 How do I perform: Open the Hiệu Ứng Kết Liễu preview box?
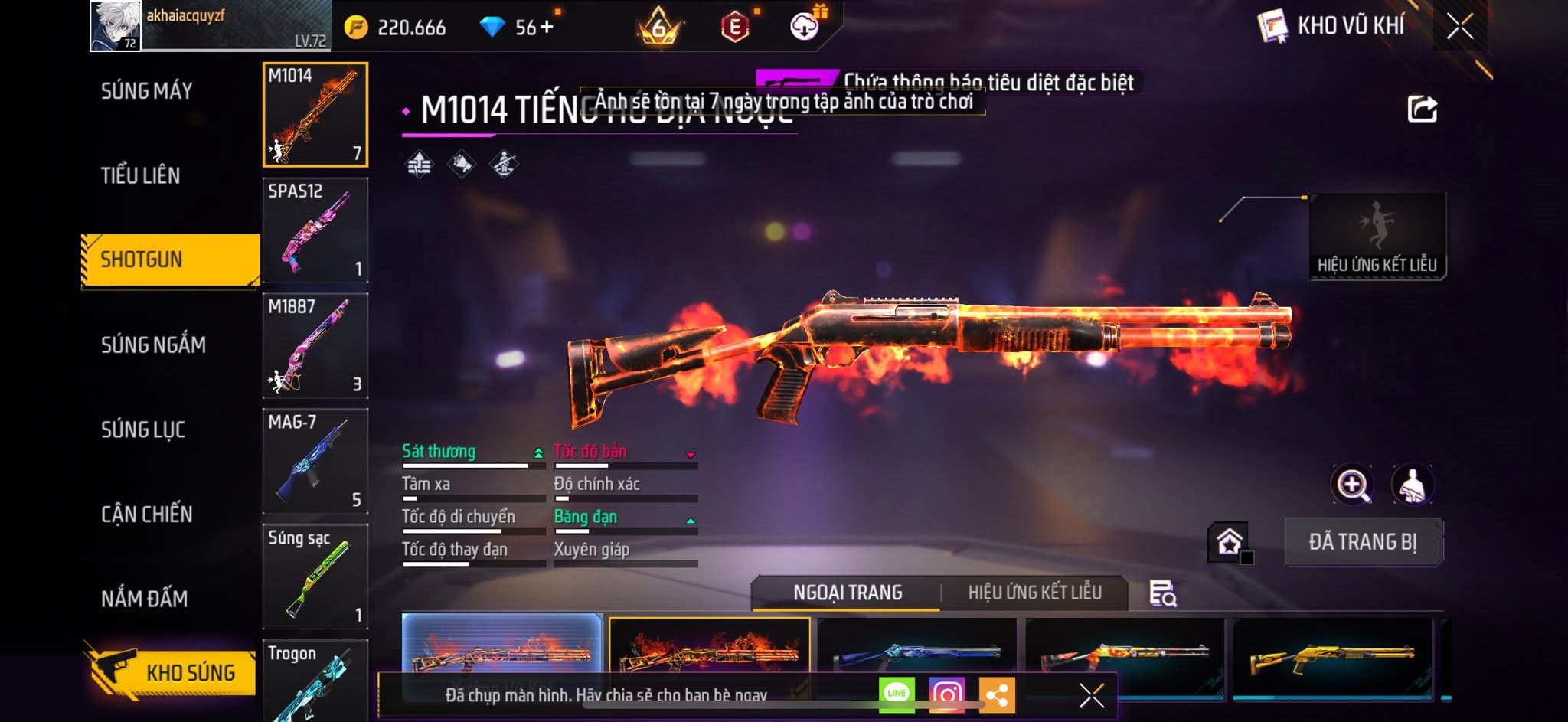(1377, 236)
